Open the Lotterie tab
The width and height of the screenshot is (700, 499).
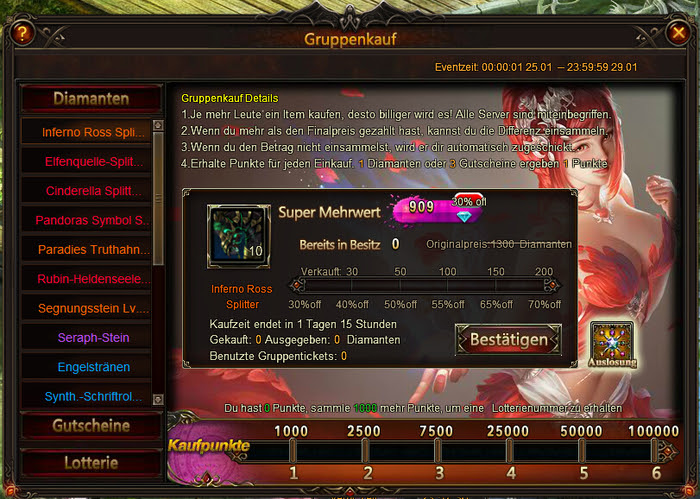[91, 463]
